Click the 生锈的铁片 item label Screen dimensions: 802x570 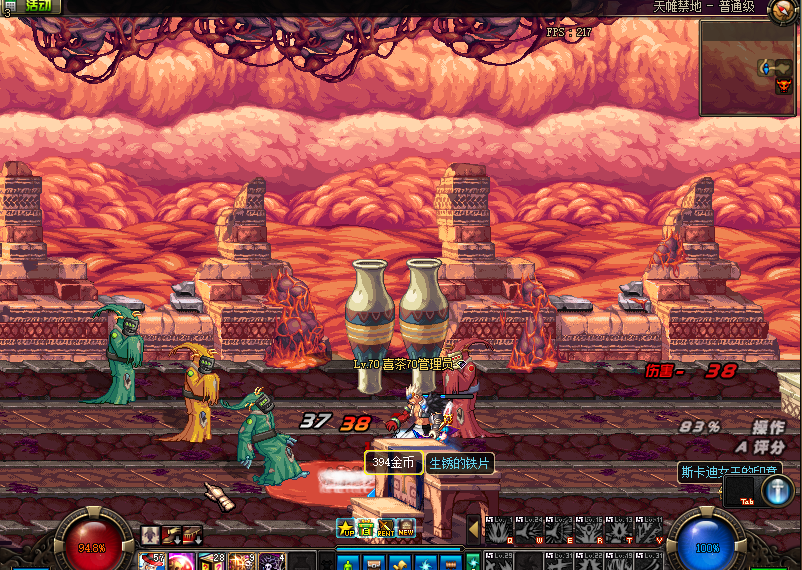(x=459, y=463)
